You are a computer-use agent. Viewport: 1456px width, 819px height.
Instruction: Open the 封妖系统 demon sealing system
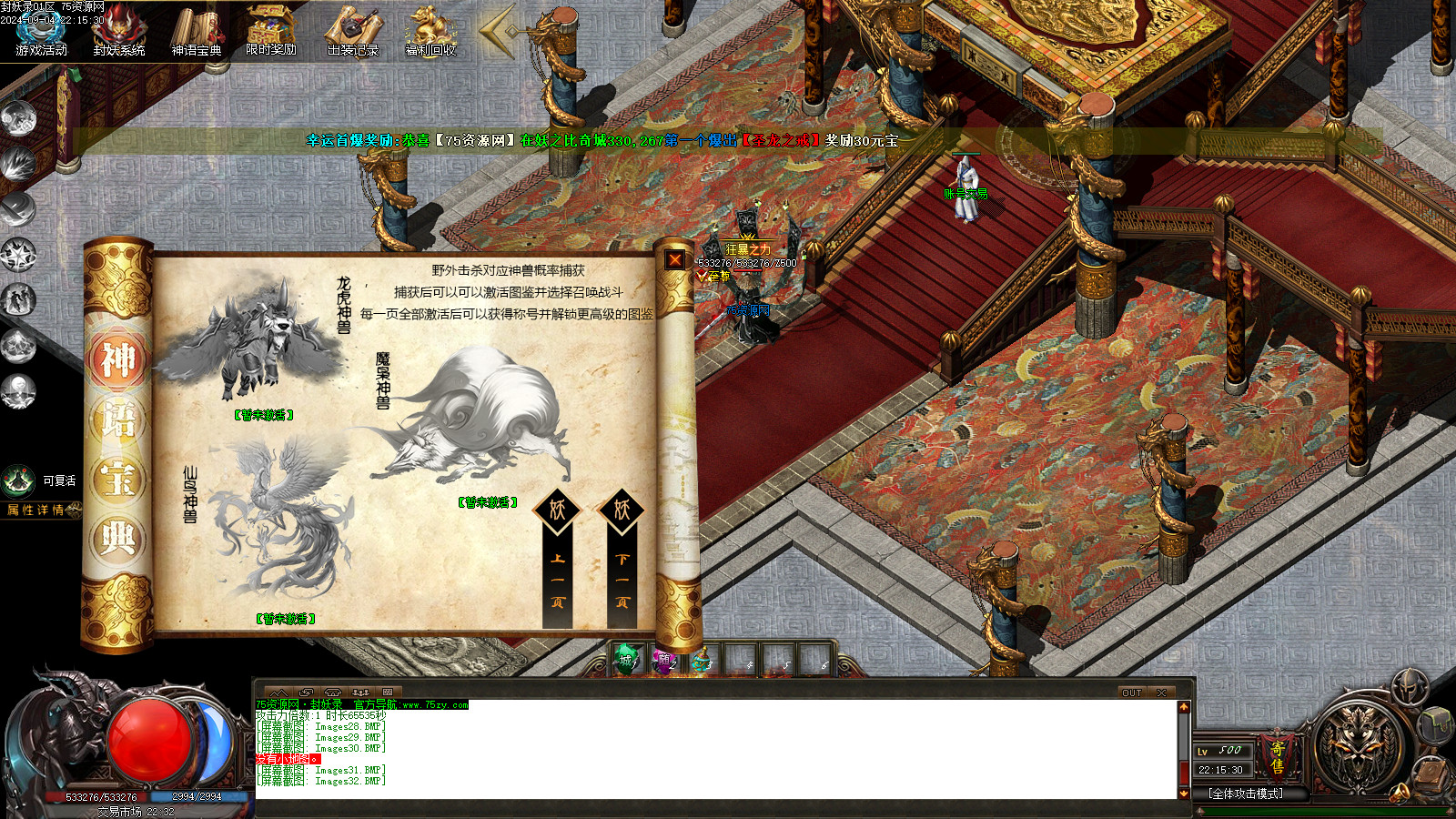click(x=119, y=31)
